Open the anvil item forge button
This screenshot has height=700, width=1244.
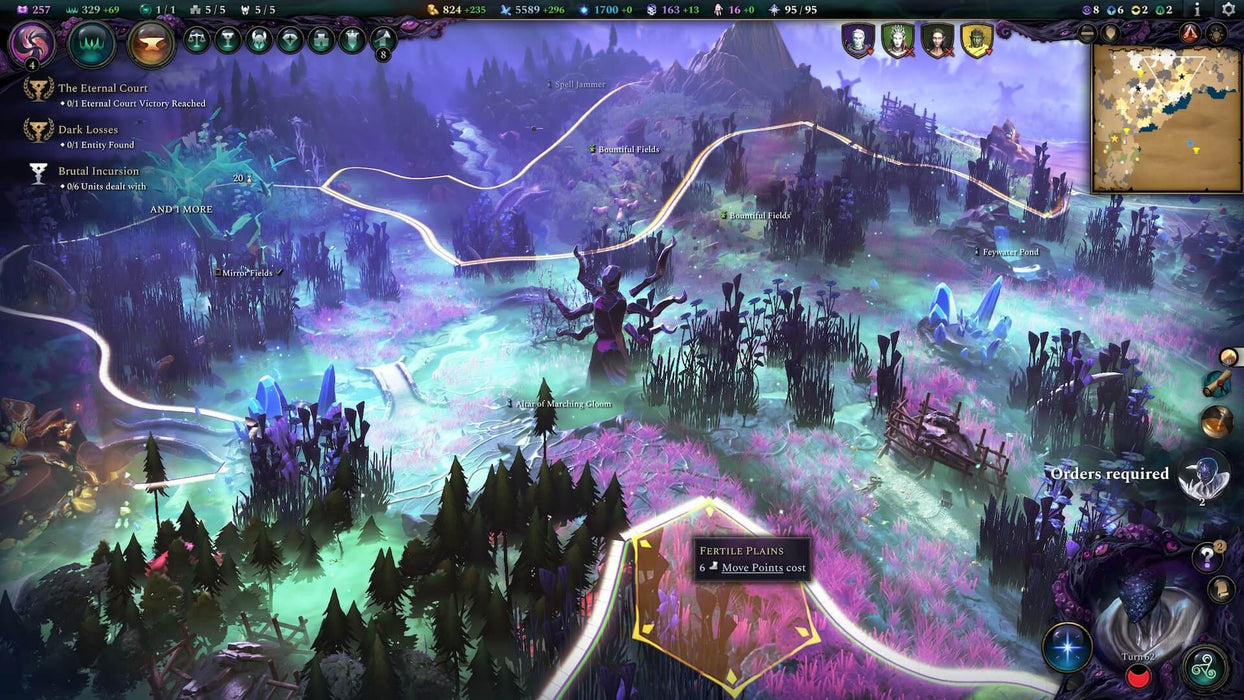tap(151, 44)
